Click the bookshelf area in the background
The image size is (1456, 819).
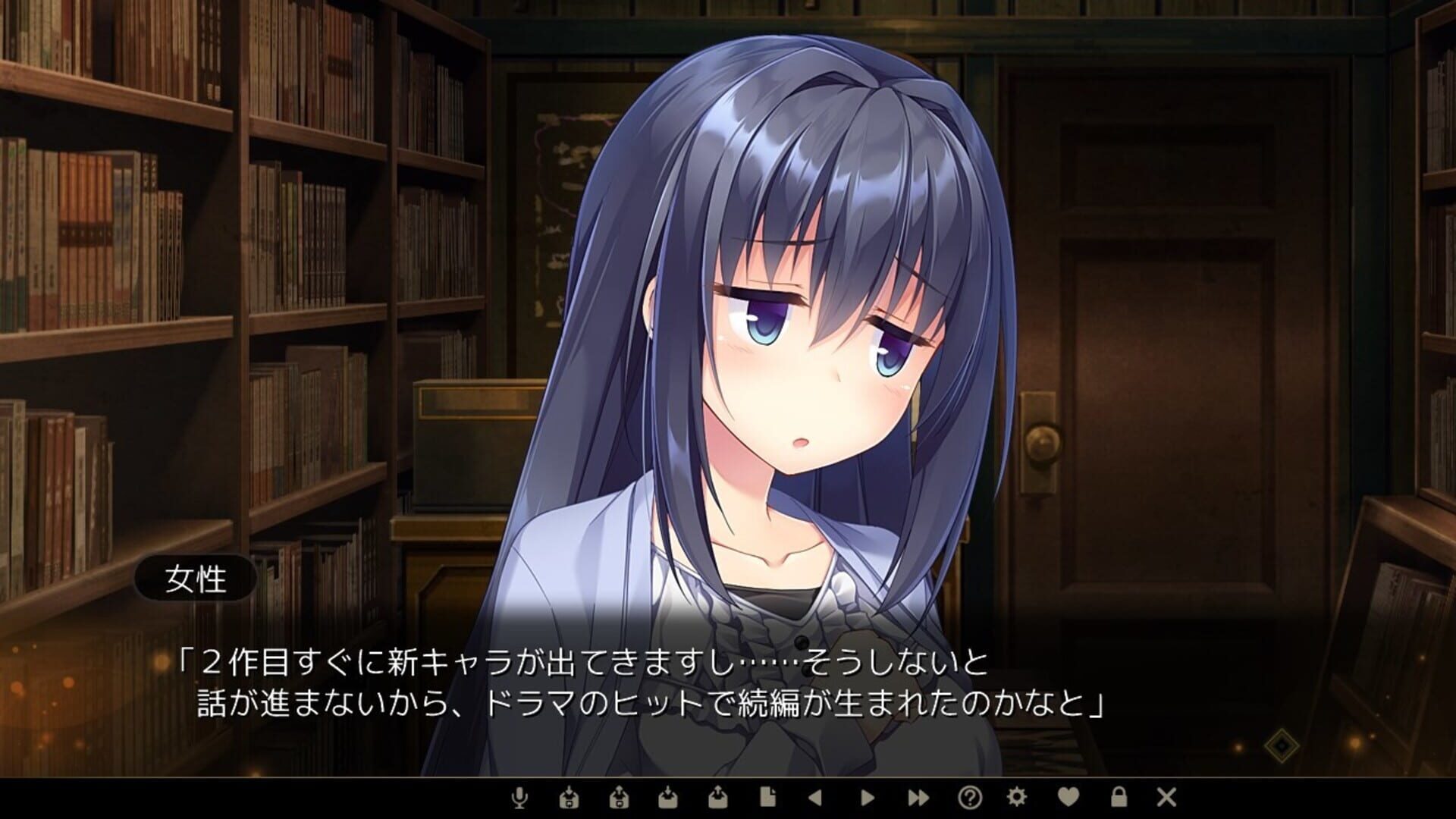point(190,227)
